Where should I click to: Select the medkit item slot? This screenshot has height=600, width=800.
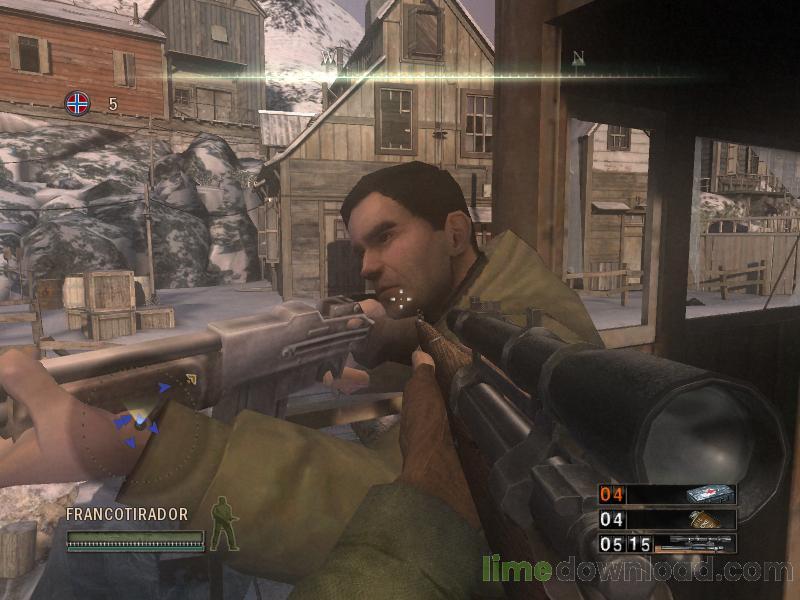[x=667, y=494]
